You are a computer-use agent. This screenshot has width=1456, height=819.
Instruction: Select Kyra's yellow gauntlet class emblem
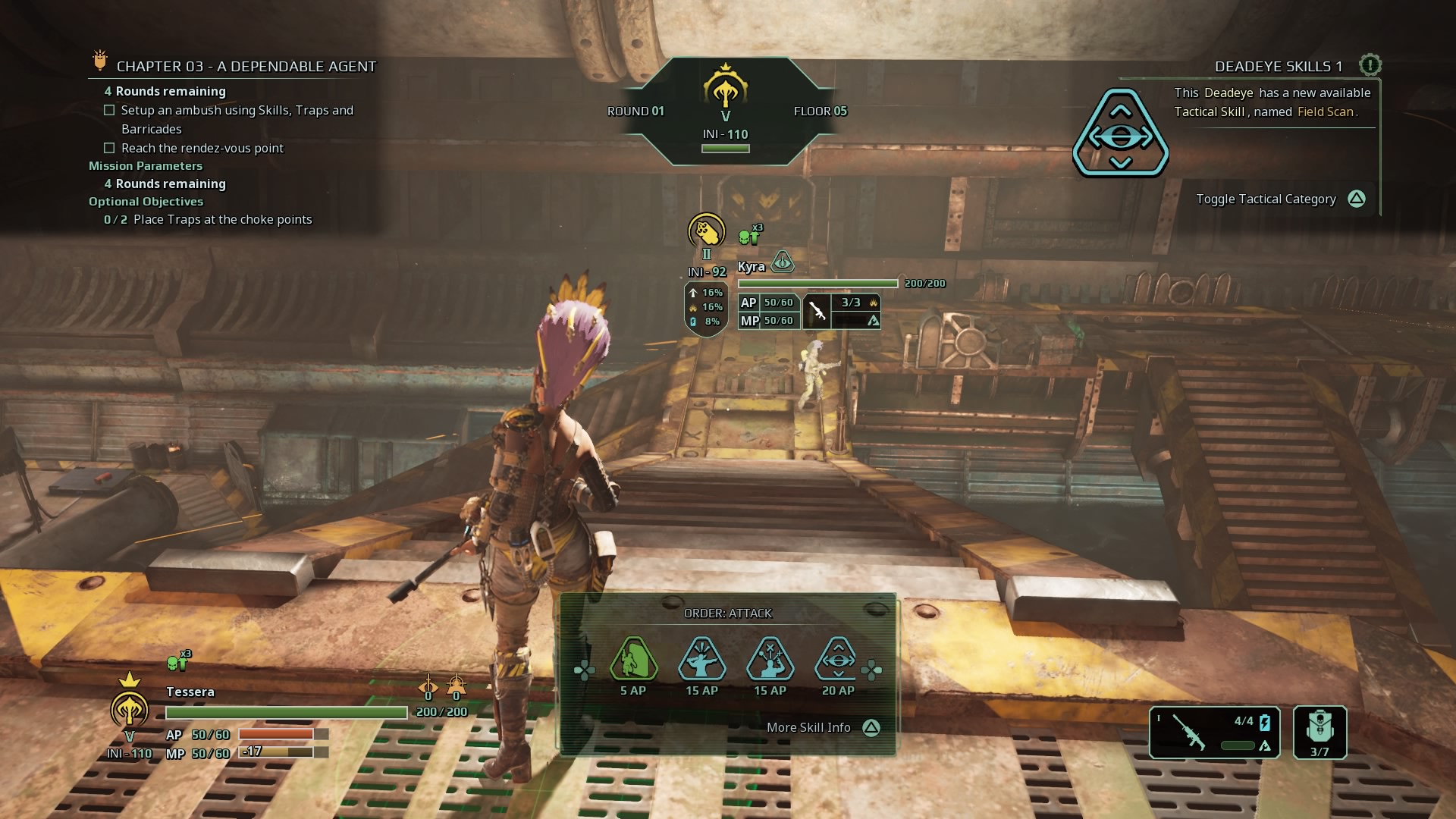coord(706,231)
